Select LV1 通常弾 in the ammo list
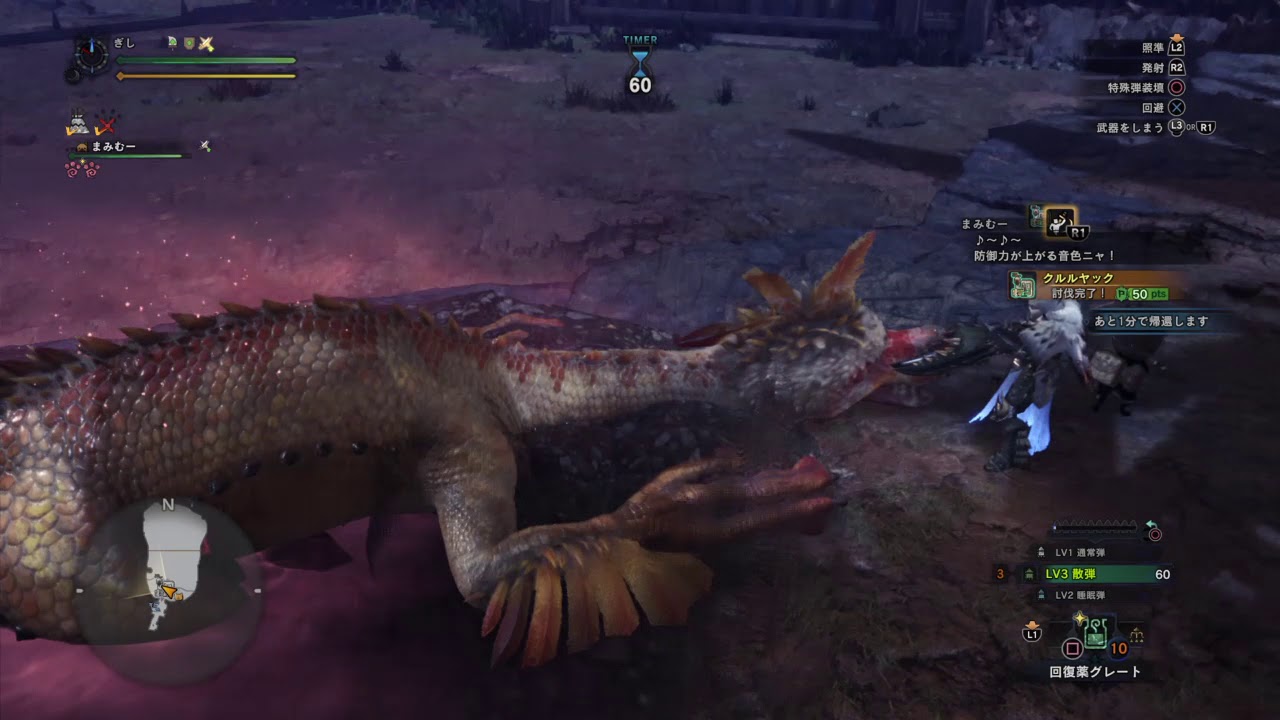The height and width of the screenshot is (720, 1280). [1081, 551]
